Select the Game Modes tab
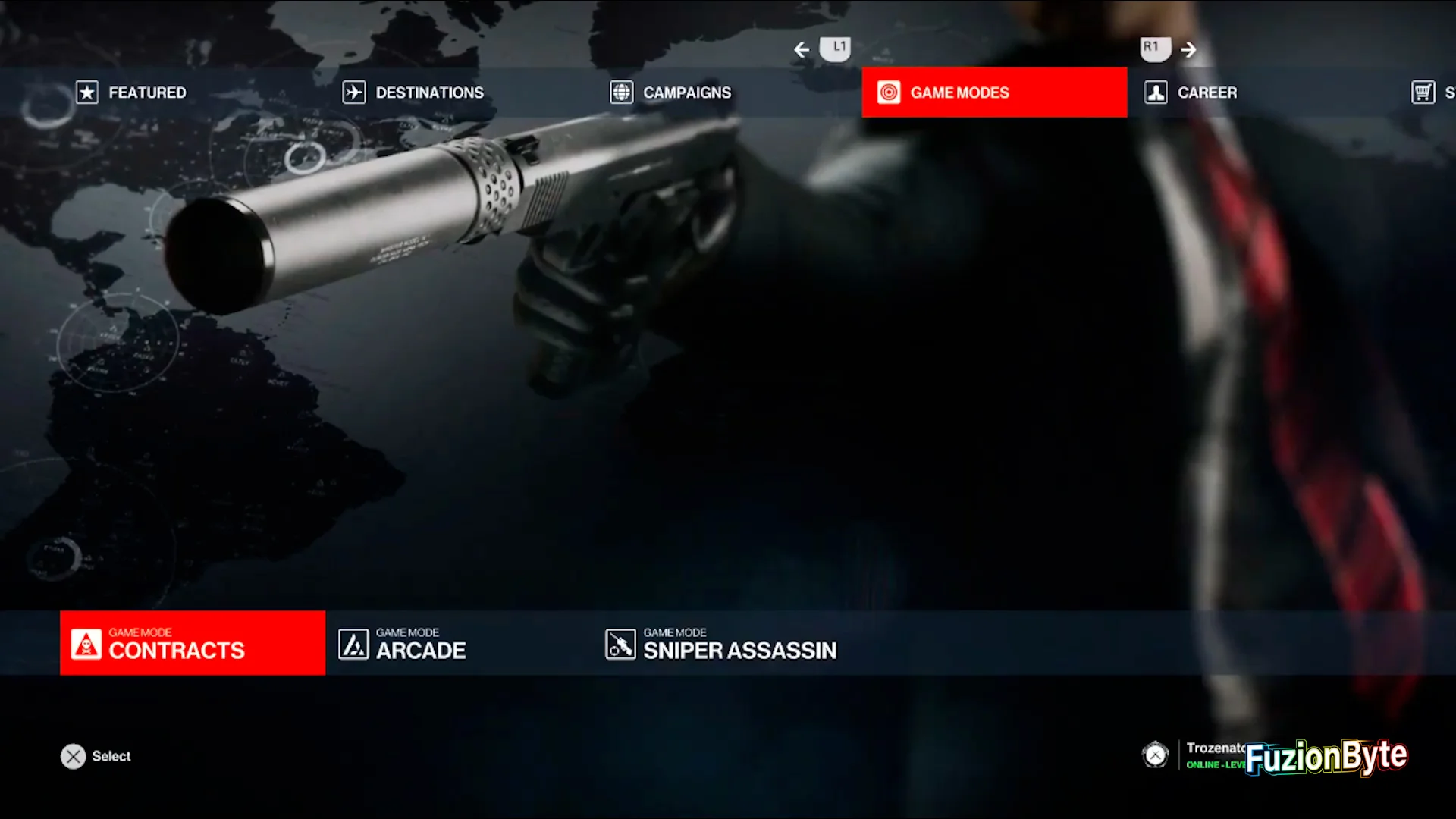Viewport: 1456px width, 819px height. tap(993, 93)
